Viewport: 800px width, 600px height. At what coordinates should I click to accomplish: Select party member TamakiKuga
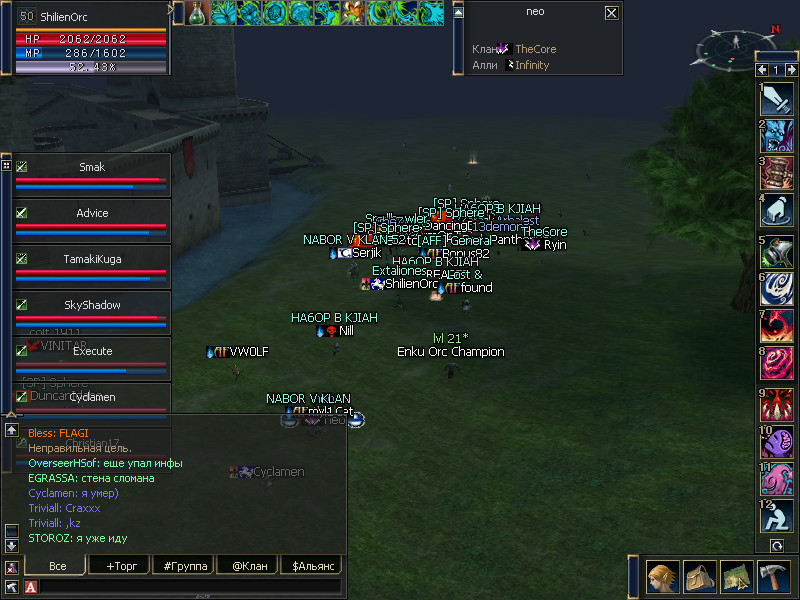click(x=91, y=260)
